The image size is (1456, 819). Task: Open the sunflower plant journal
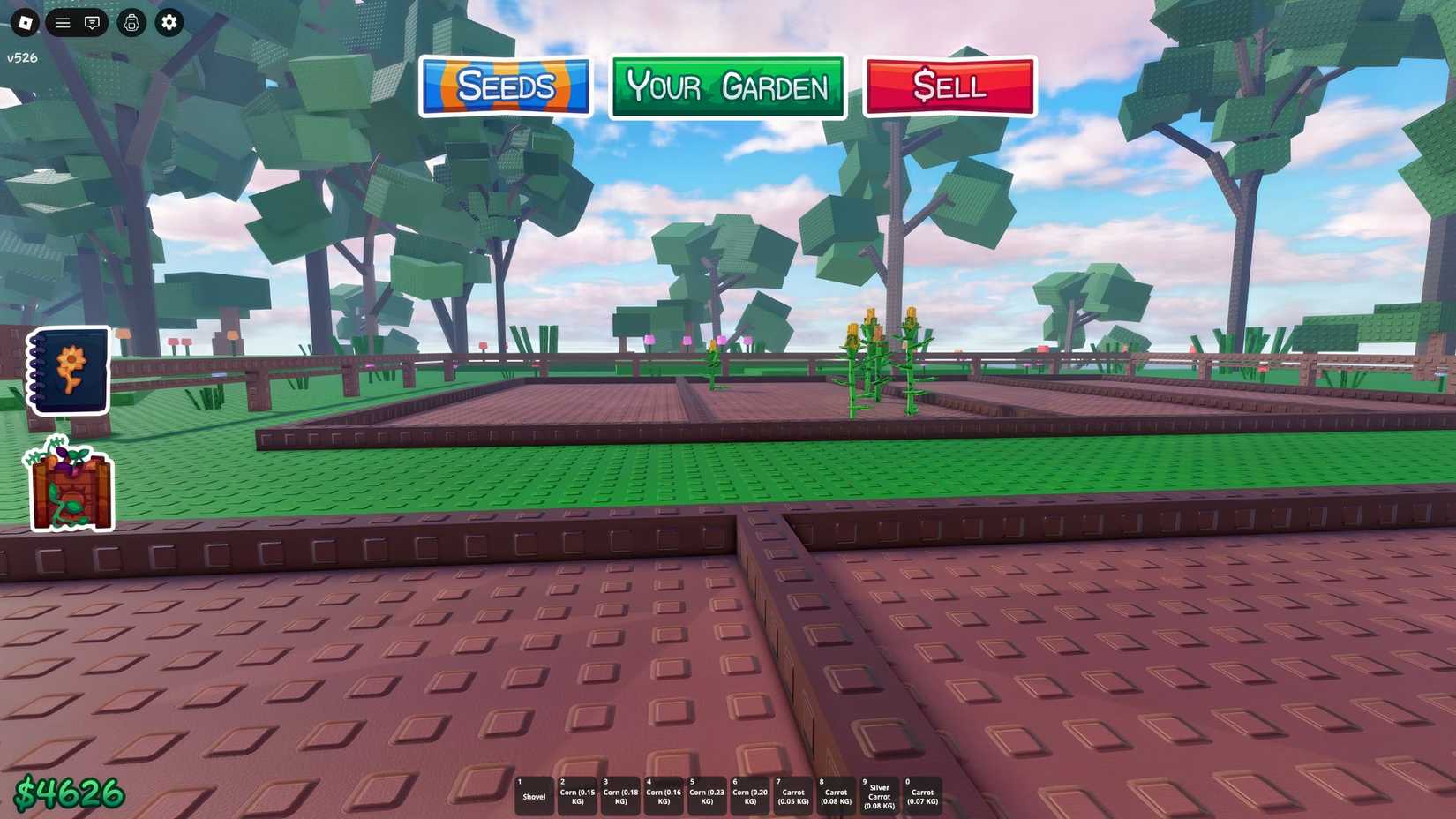(x=68, y=371)
